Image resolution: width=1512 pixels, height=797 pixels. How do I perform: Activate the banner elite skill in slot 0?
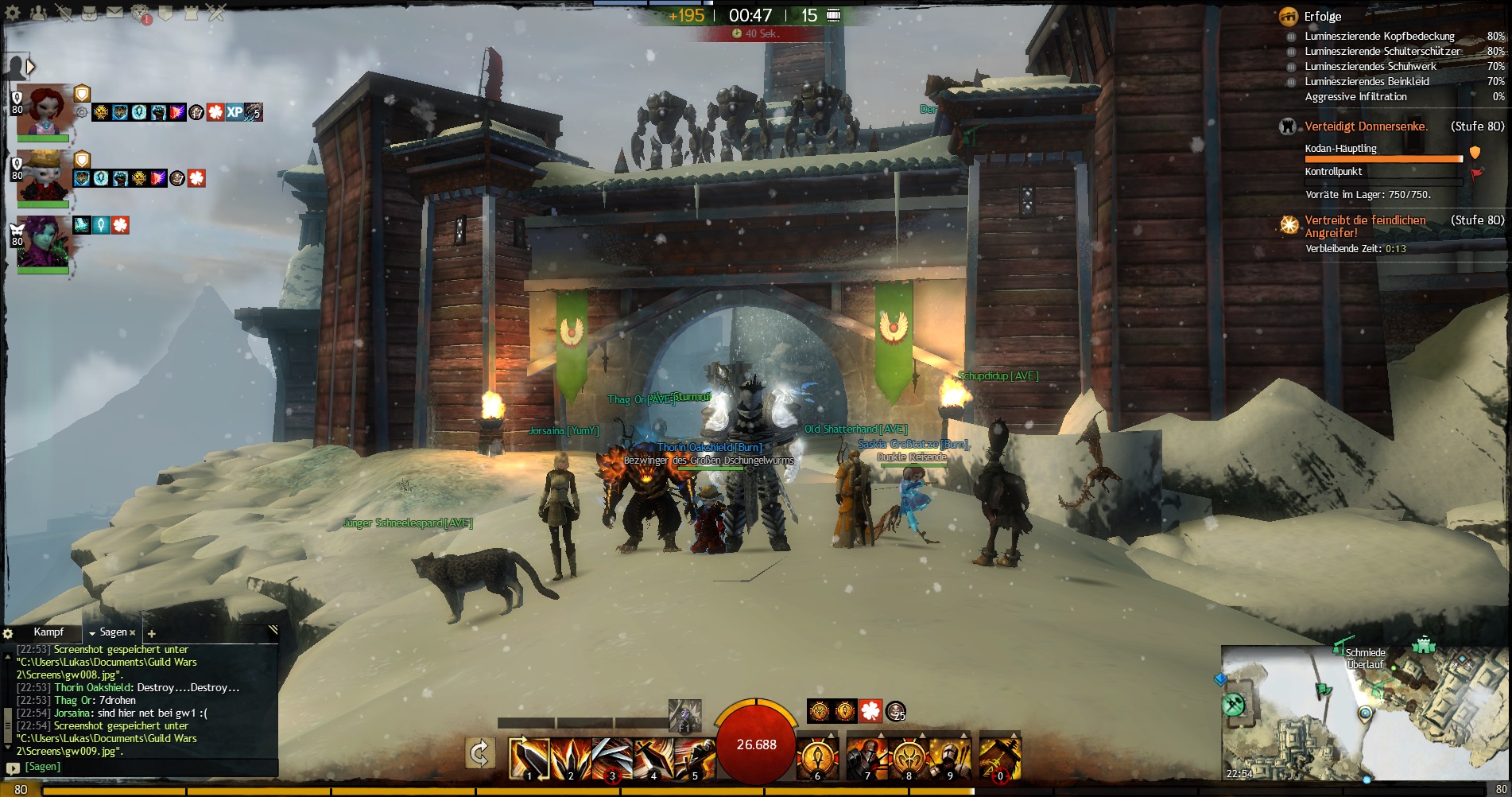[x=999, y=756]
